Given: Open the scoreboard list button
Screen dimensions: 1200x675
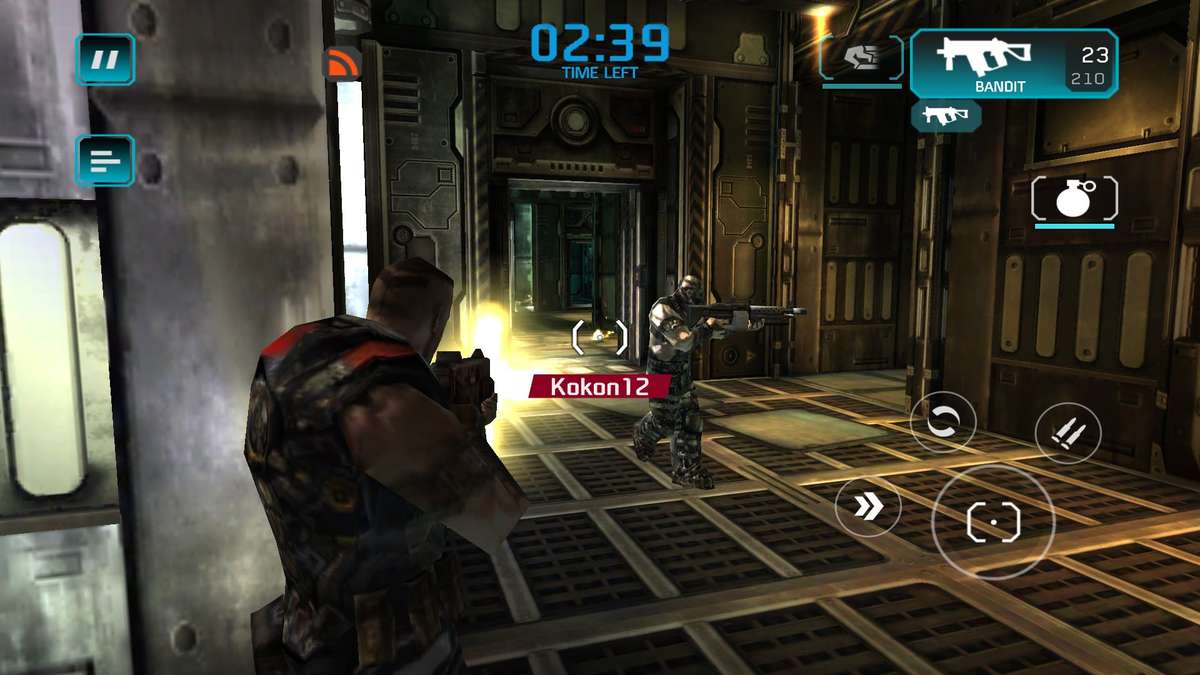Looking at the screenshot, I should [x=105, y=160].
